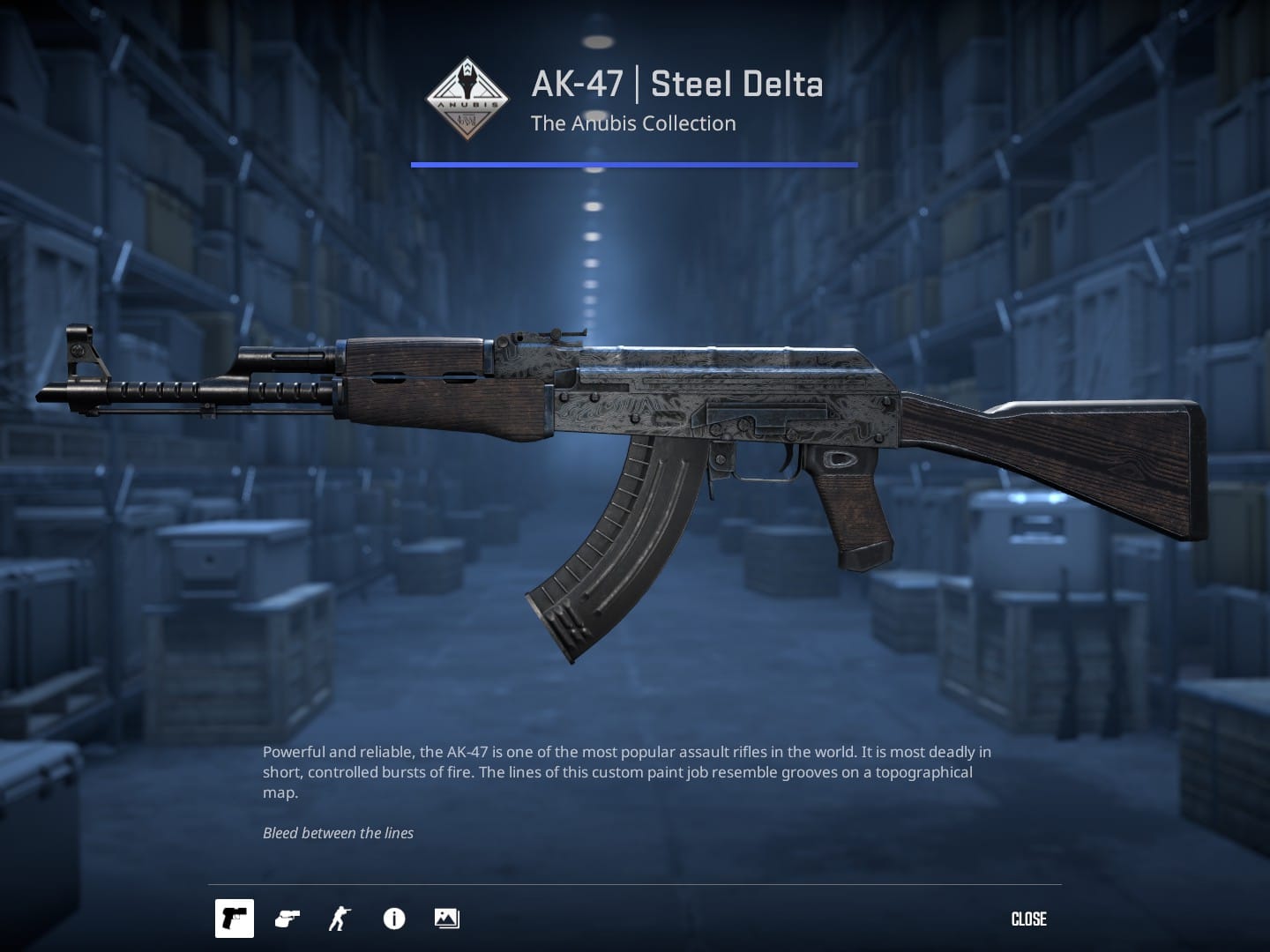
Task: Click the flavor text Bleed between the lines
Action: click(x=338, y=832)
